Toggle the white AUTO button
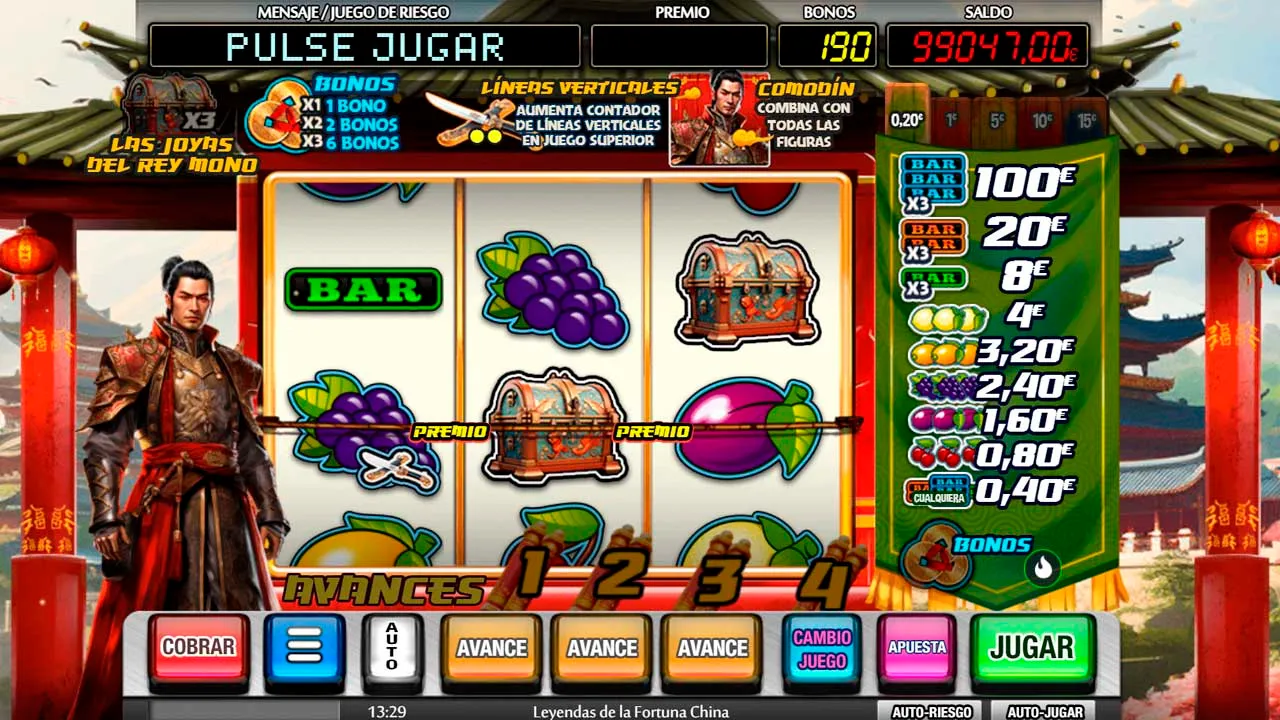1280x720 pixels. coord(392,647)
